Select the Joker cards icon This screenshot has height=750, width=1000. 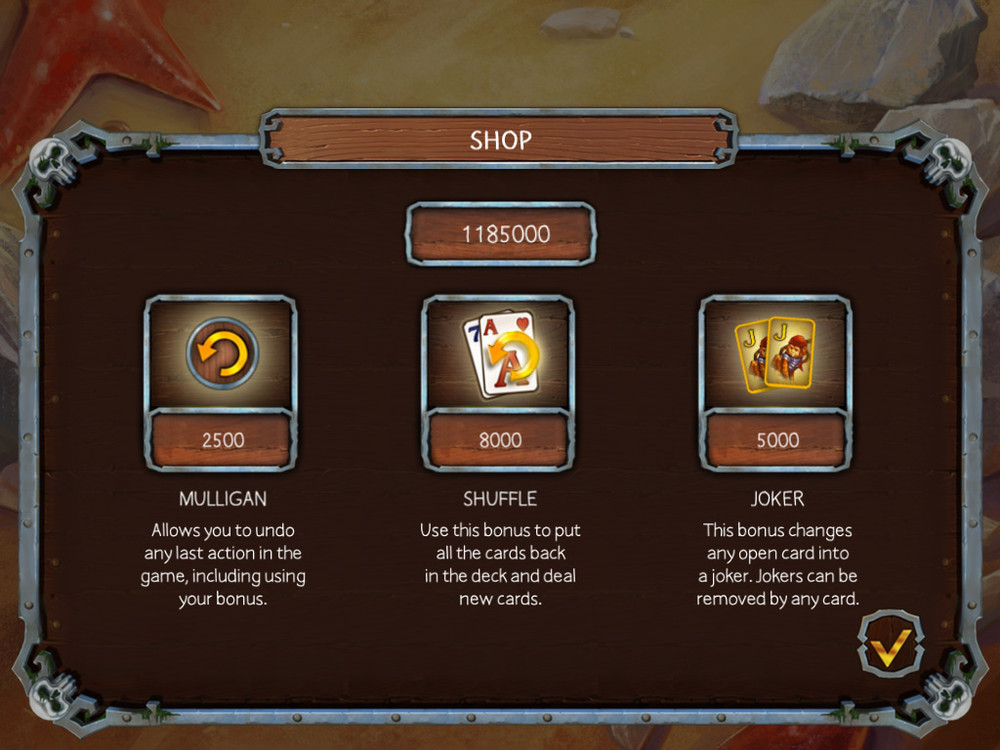tap(776, 353)
